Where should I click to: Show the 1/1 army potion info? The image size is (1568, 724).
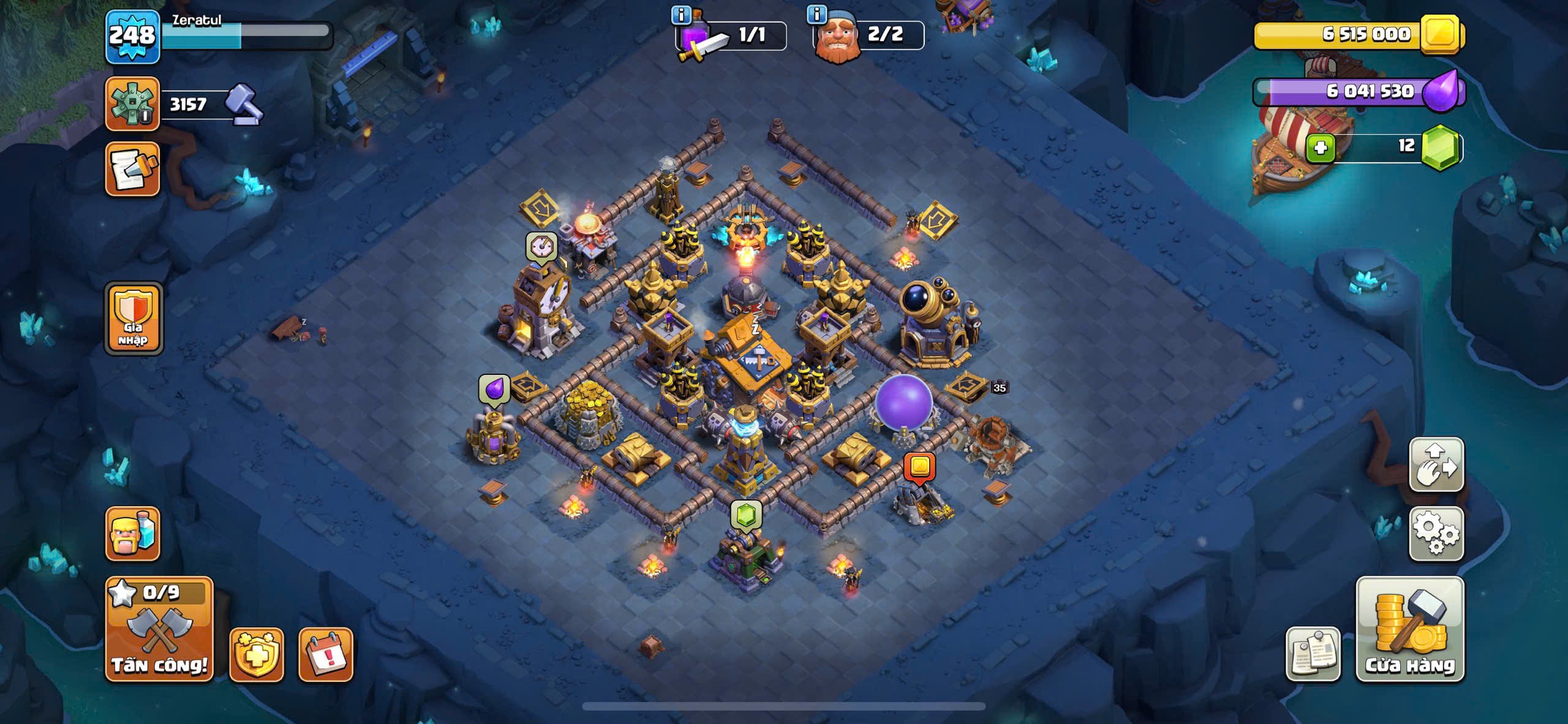point(680,14)
